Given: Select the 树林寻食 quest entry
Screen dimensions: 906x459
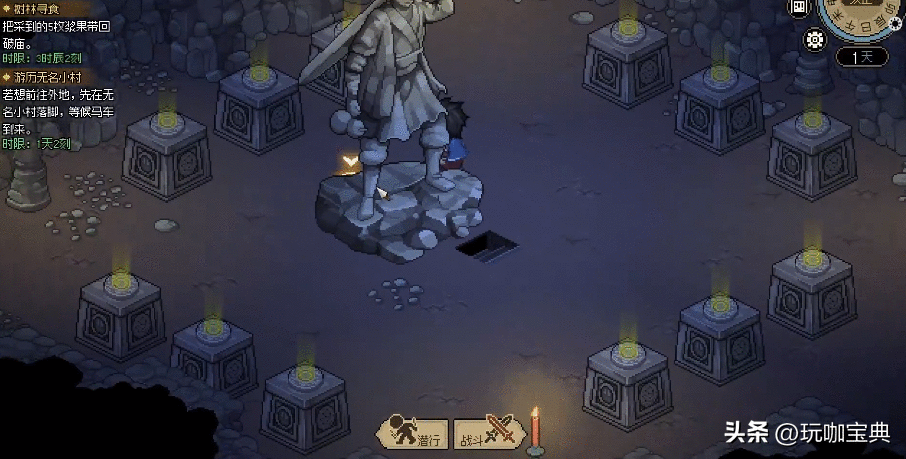Looking at the screenshot, I should [x=37, y=8].
